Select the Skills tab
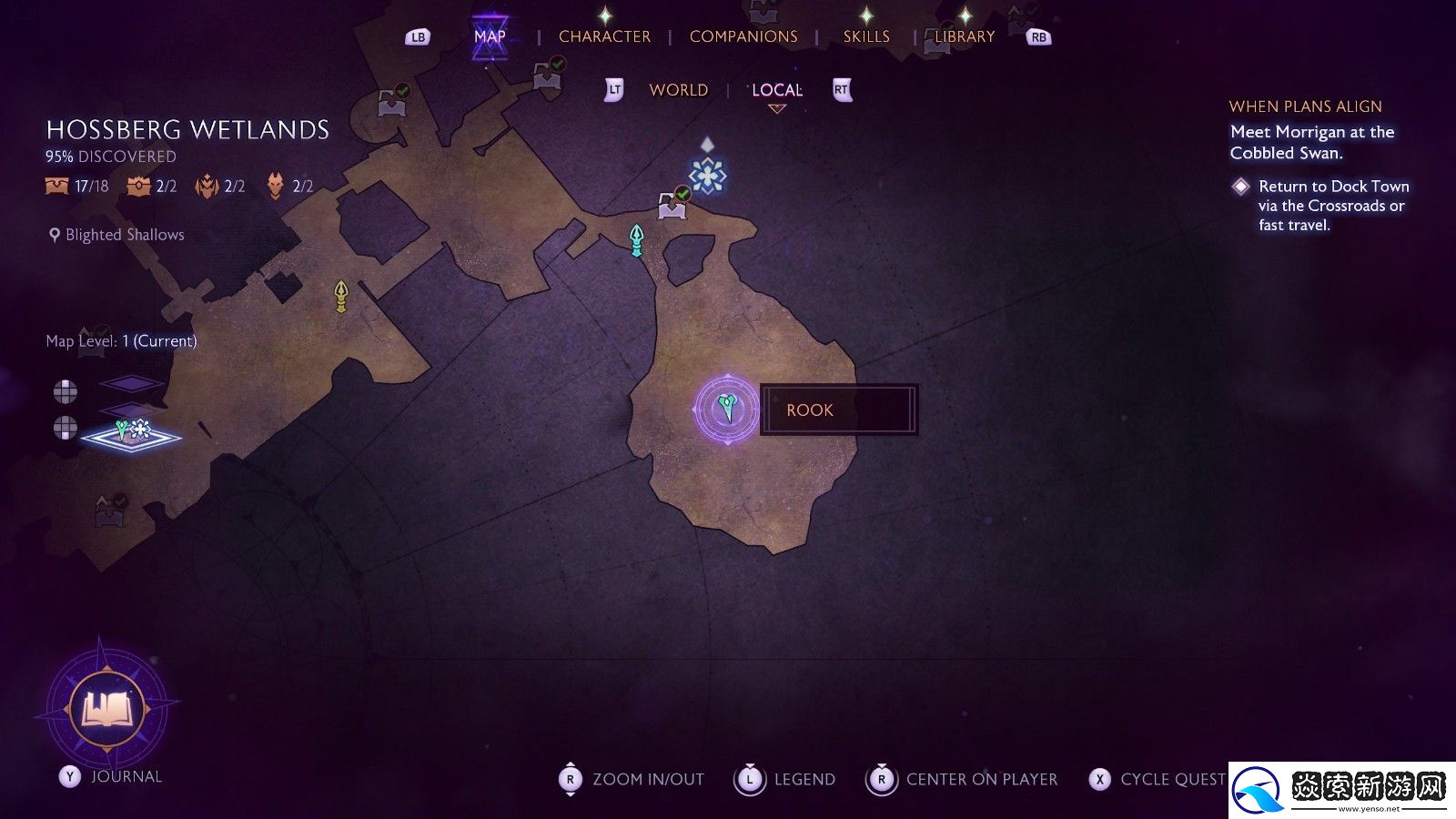 [x=866, y=36]
